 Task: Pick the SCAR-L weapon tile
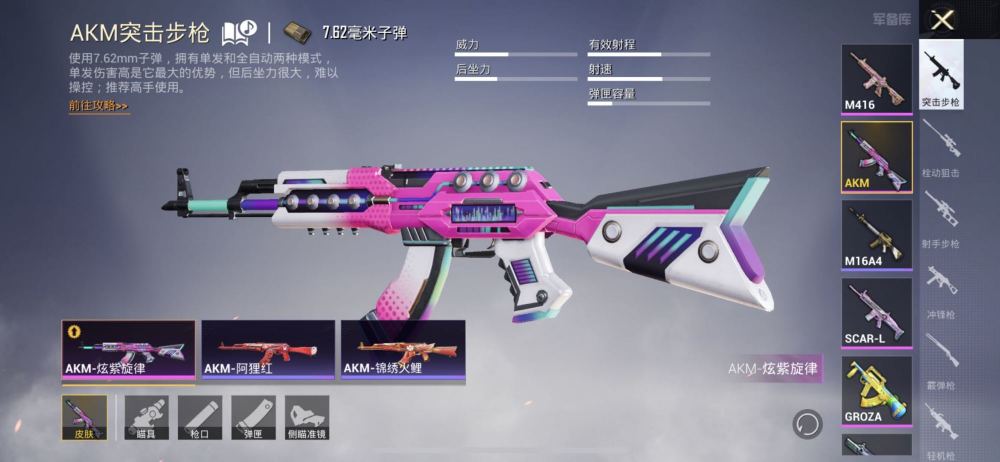[x=876, y=313]
